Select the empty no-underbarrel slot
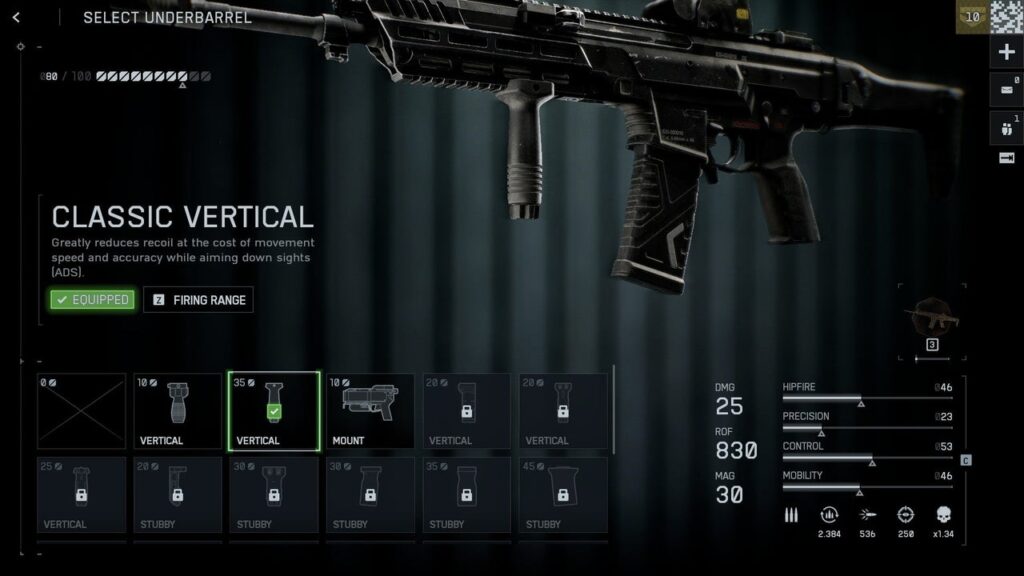This screenshot has width=1024, height=576. coord(82,411)
